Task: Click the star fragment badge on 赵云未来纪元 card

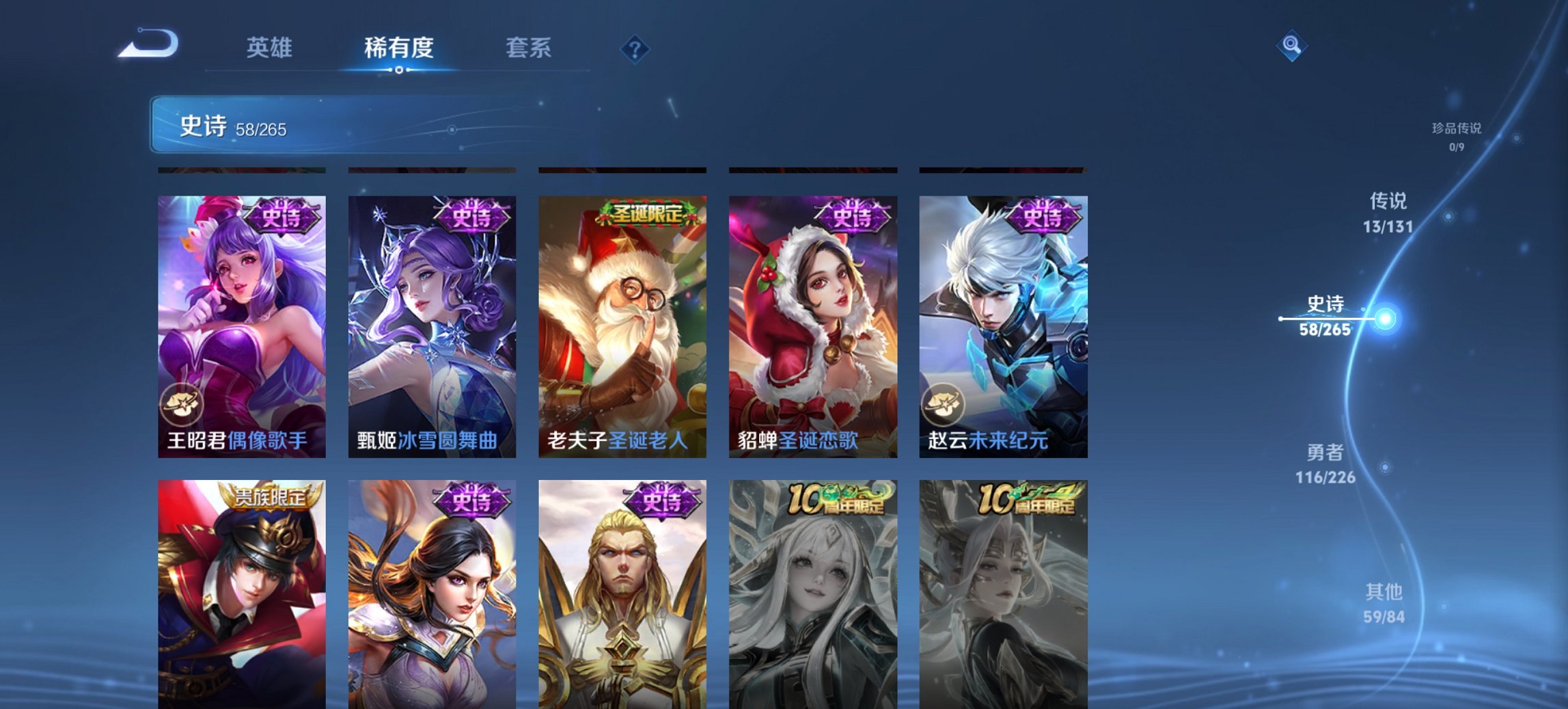Action: click(x=944, y=405)
